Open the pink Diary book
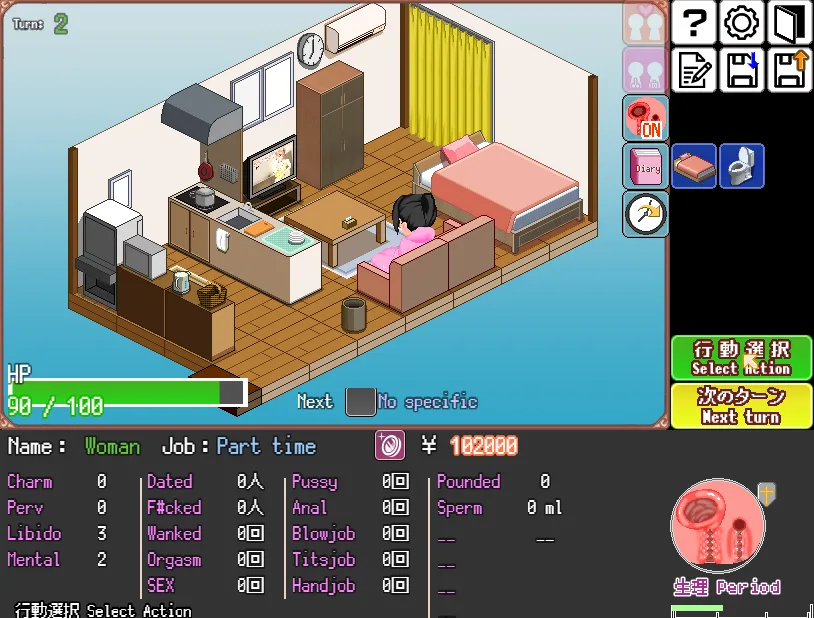 pyautogui.click(x=645, y=166)
